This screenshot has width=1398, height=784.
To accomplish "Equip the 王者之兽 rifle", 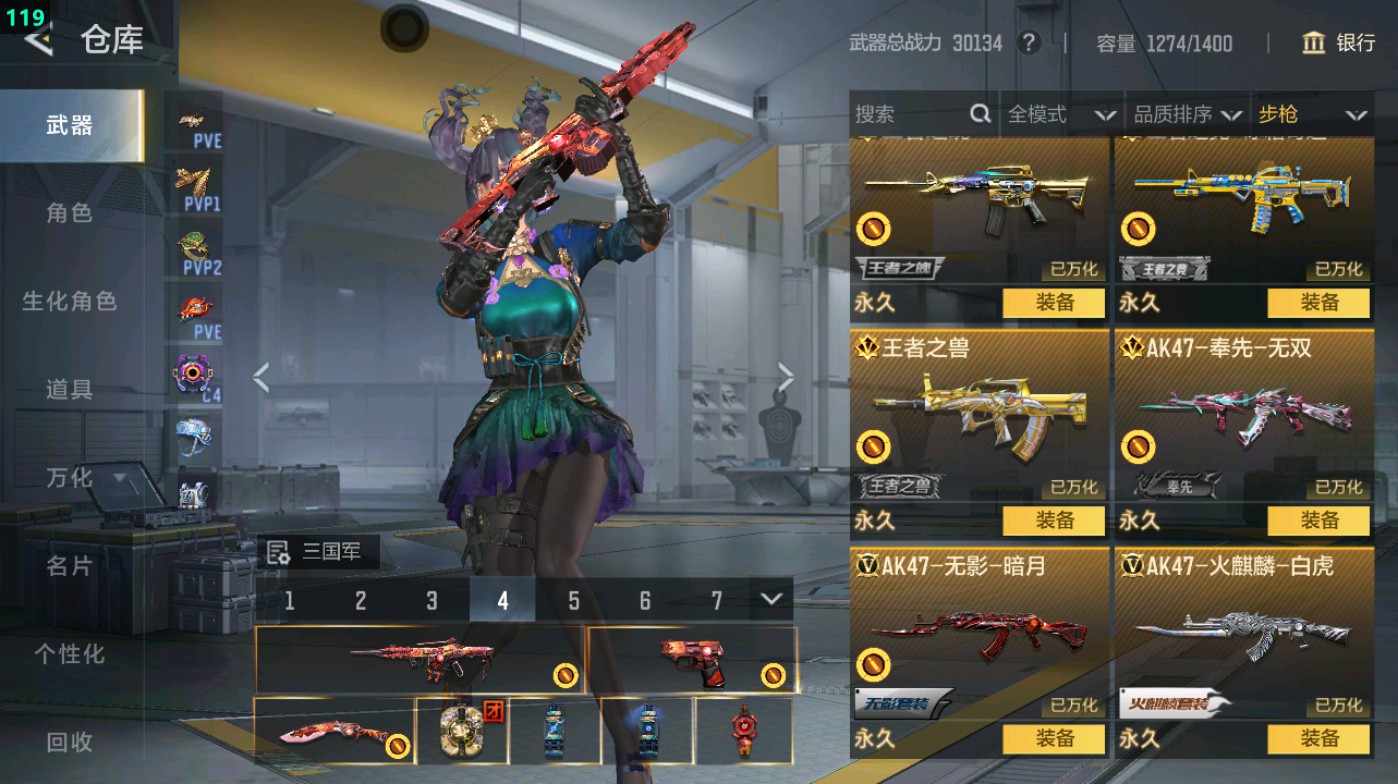I will pyautogui.click(x=1054, y=521).
